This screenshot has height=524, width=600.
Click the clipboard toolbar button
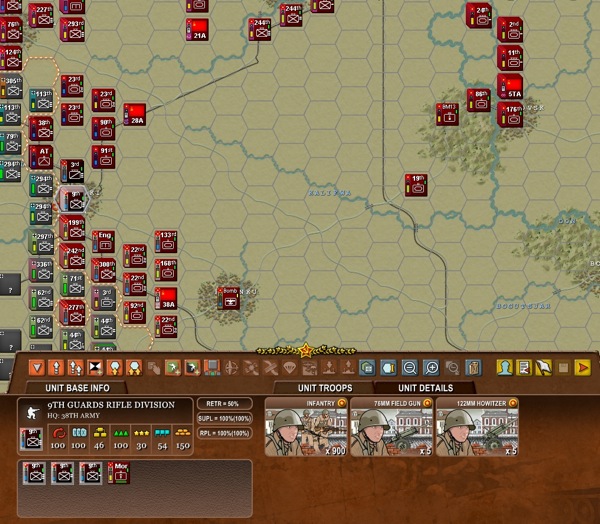tap(474, 367)
